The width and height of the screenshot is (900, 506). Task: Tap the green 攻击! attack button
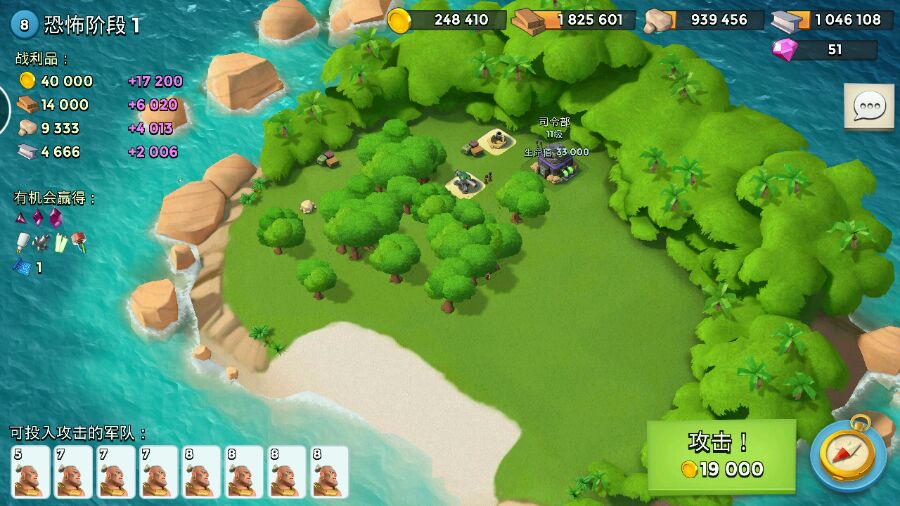tap(721, 455)
